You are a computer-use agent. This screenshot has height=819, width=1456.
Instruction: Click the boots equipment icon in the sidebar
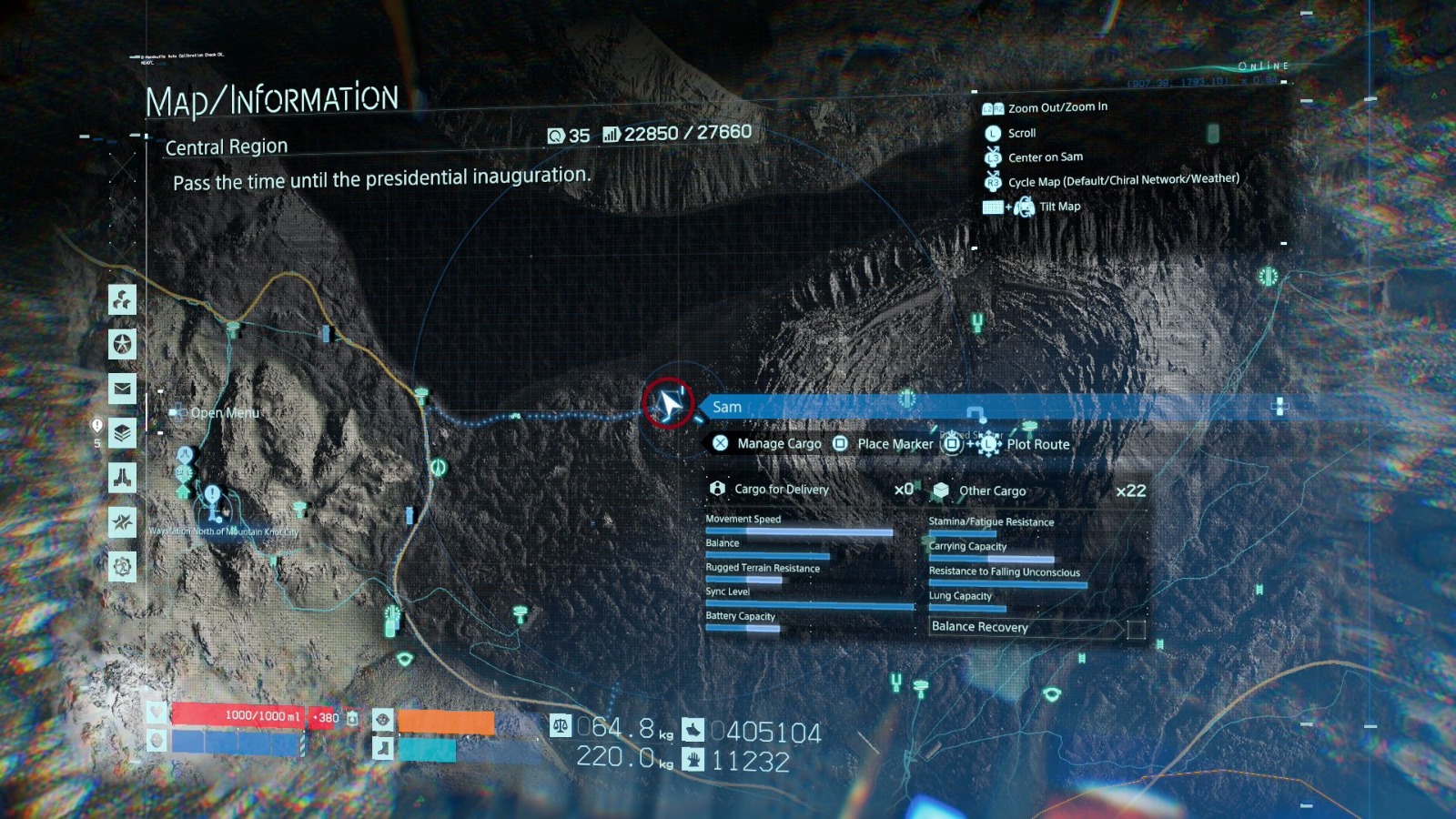click(121, 477)
